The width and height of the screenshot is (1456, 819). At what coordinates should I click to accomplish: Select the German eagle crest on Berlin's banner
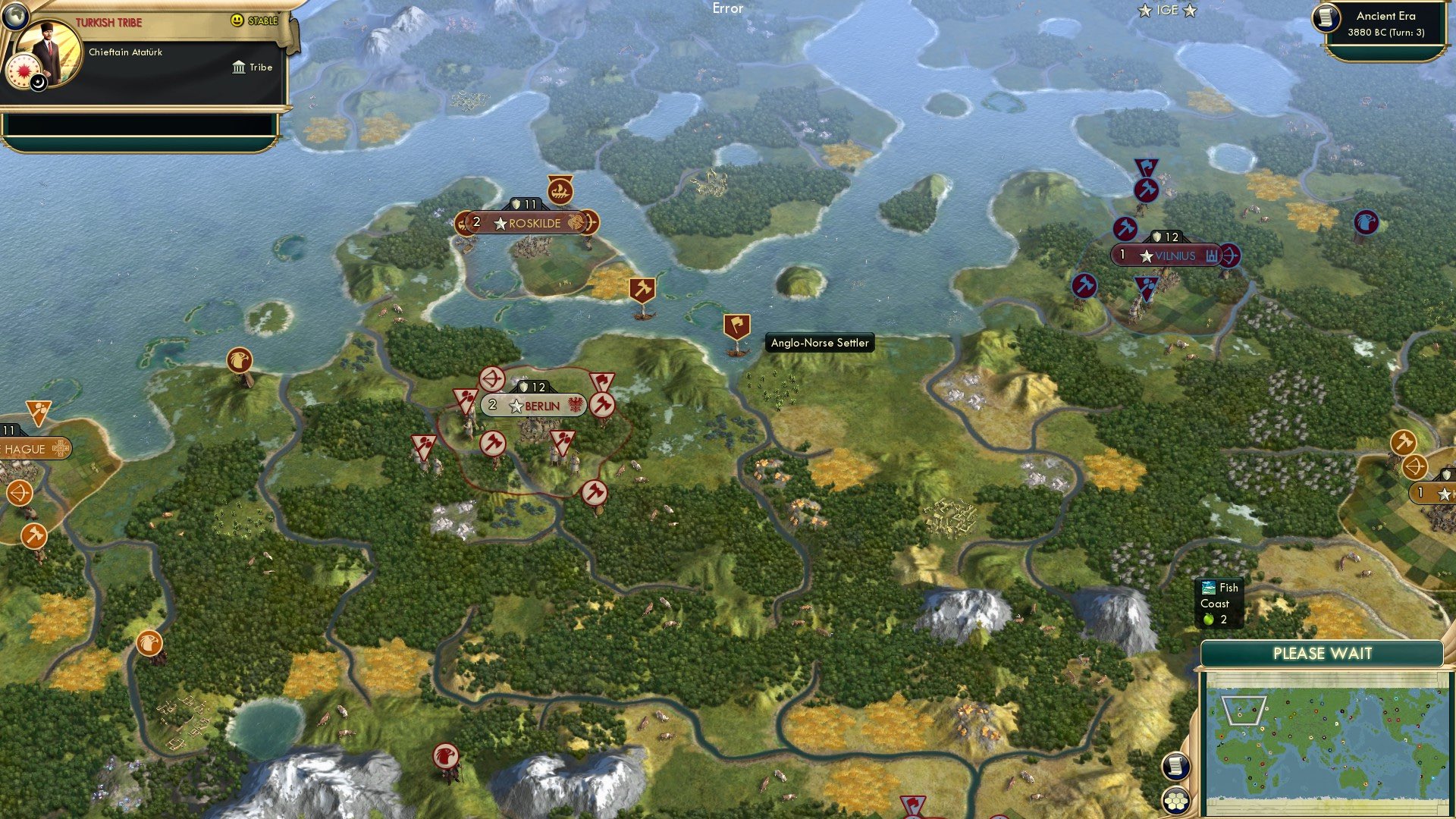pyautogui.click(x=573, y=404)
